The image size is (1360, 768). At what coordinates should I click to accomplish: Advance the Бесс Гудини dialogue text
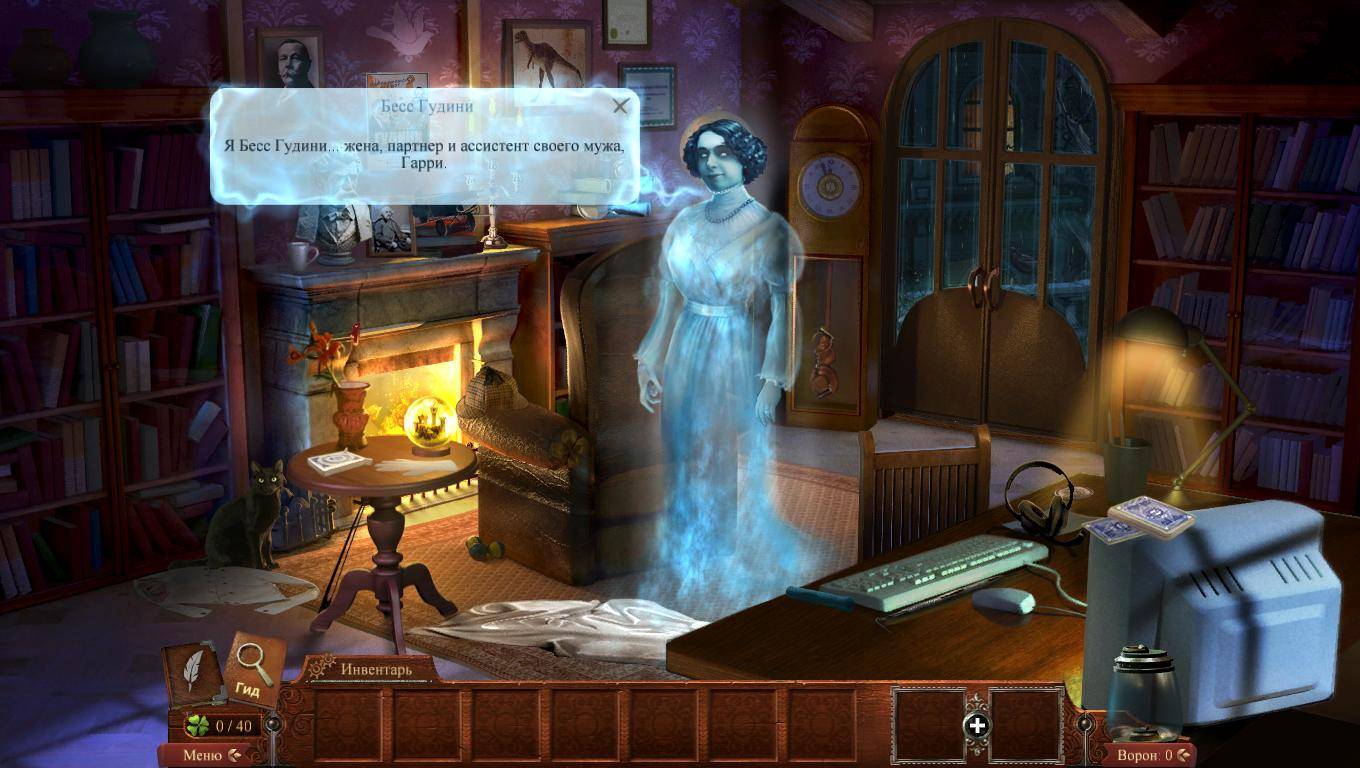pos(425,153)
